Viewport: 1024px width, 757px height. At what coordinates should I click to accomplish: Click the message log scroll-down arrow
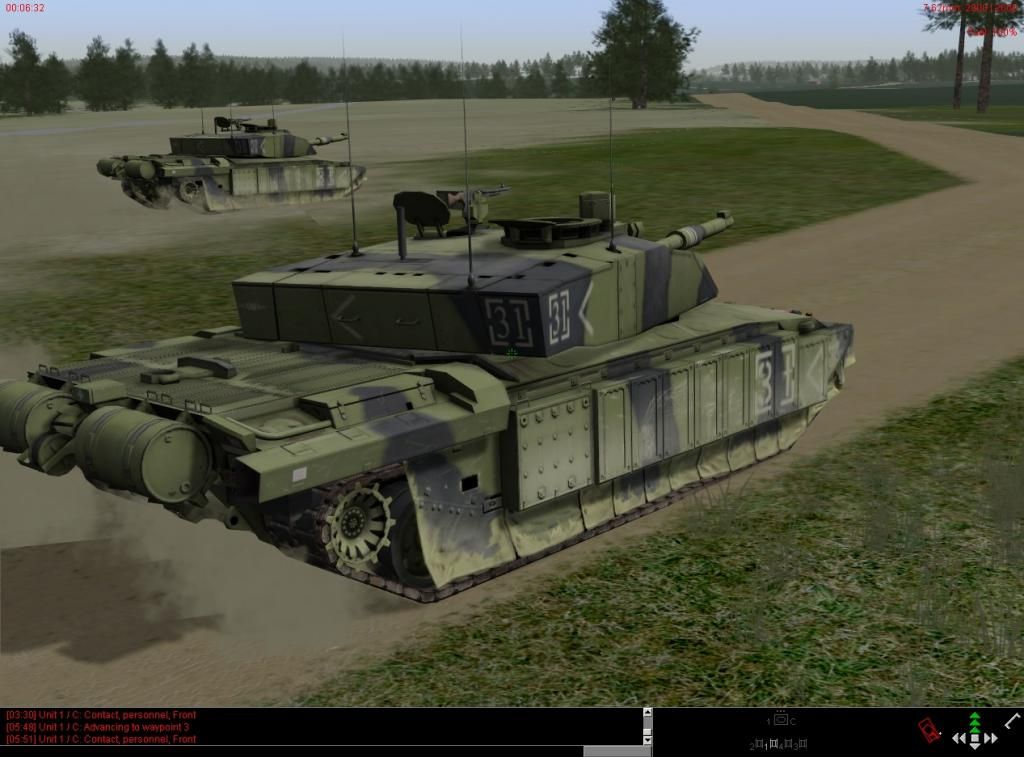coord(647,737)
